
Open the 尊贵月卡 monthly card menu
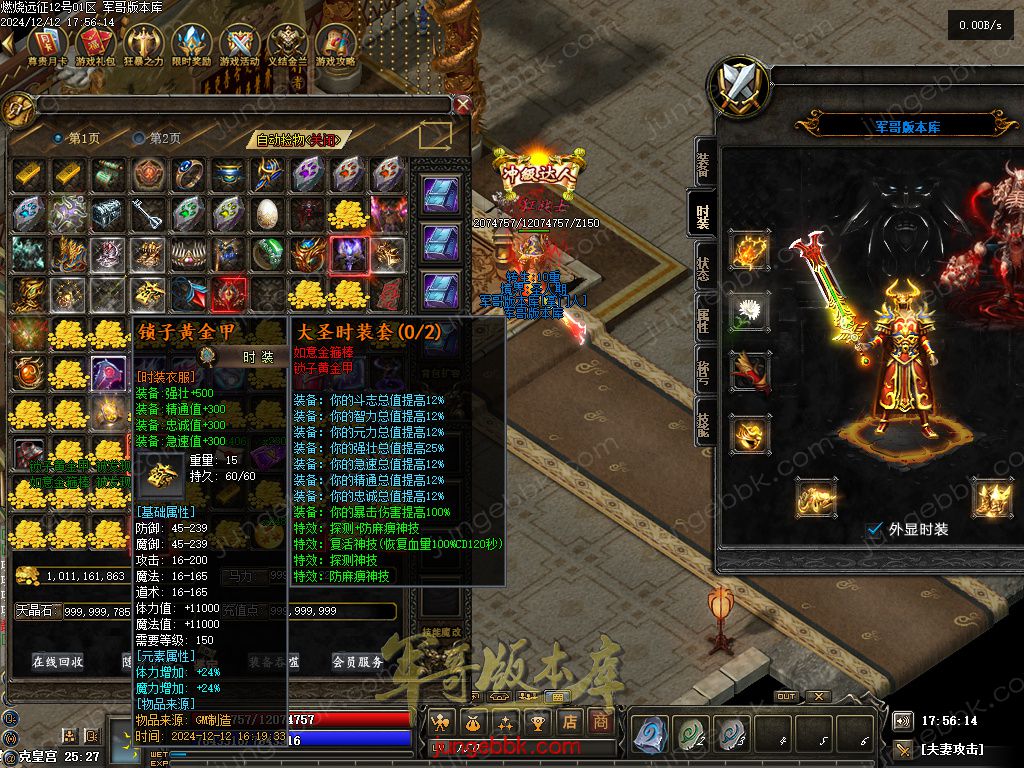tap(48, 44)
